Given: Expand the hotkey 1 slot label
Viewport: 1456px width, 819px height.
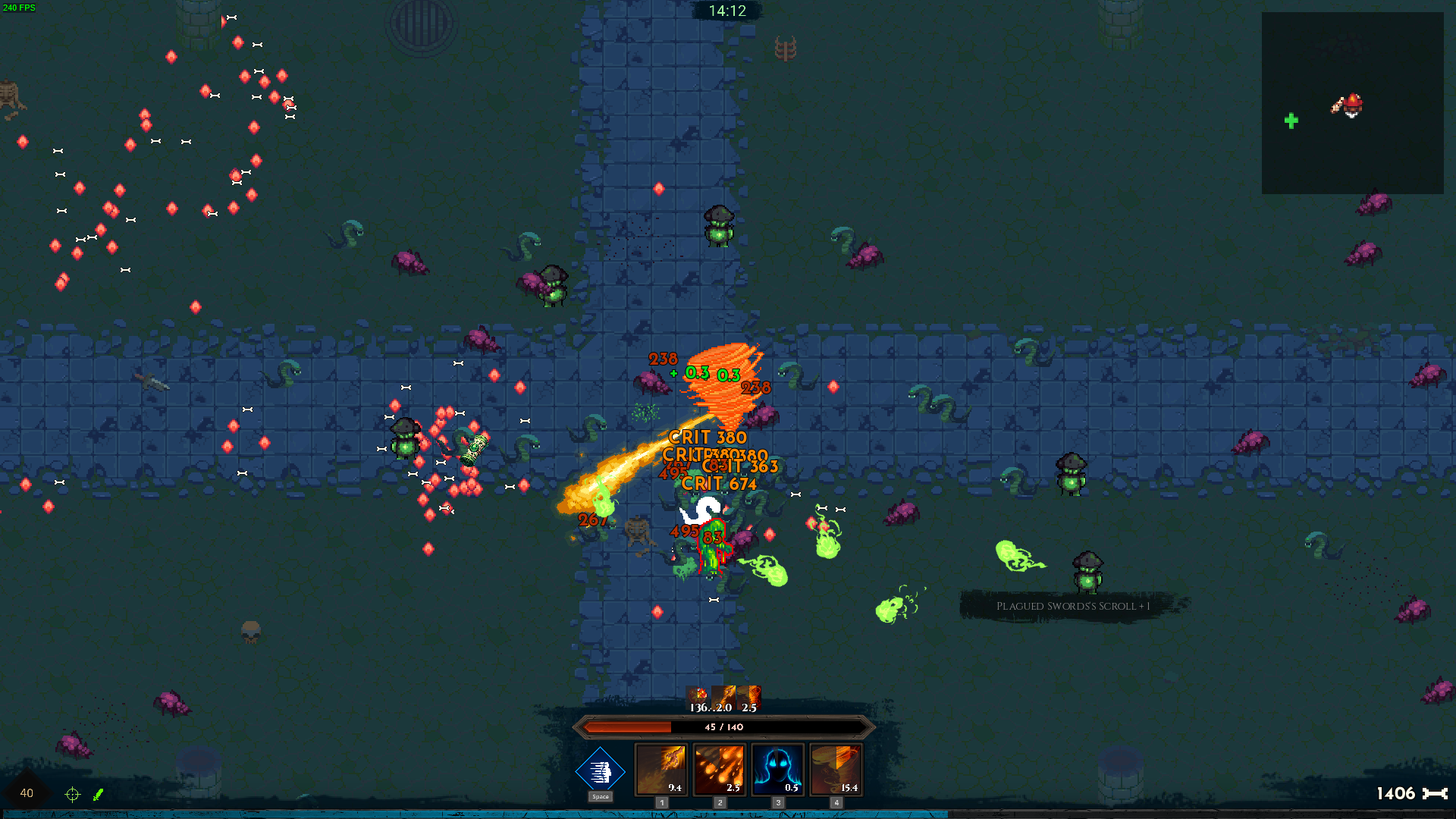Looking at the screenshot, I should 661,801.
